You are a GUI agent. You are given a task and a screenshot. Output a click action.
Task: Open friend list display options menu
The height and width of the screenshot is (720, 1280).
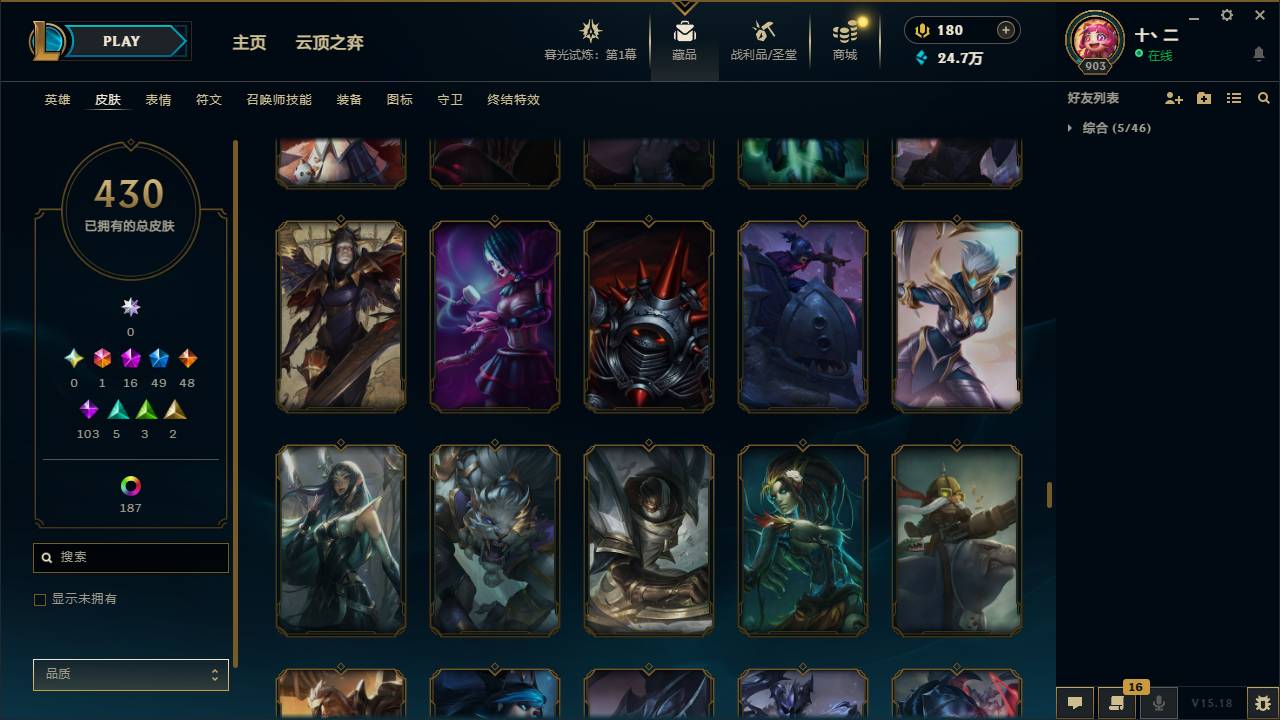coord(1233,97)
